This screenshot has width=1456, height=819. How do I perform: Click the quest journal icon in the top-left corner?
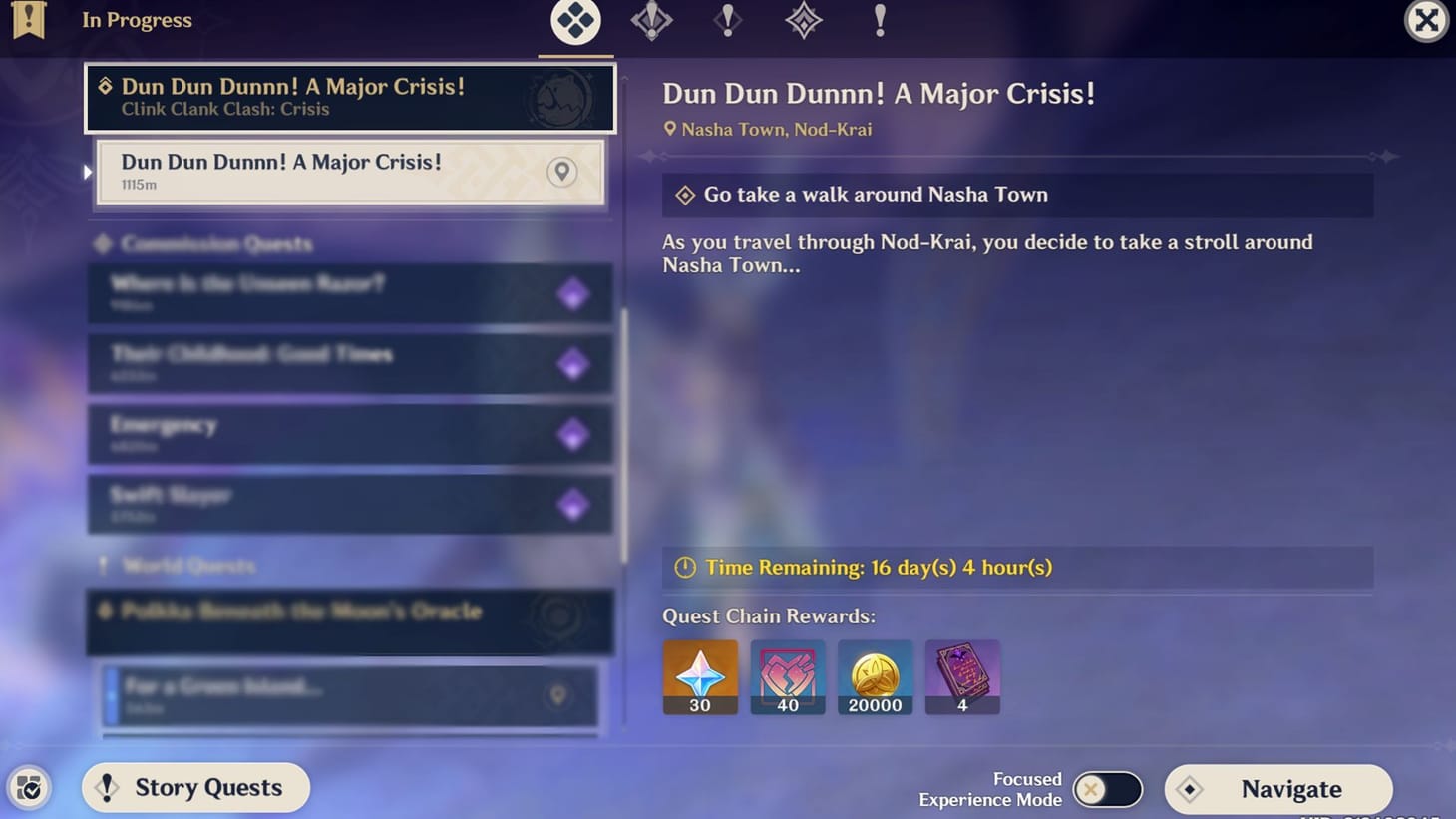[28, 19]
